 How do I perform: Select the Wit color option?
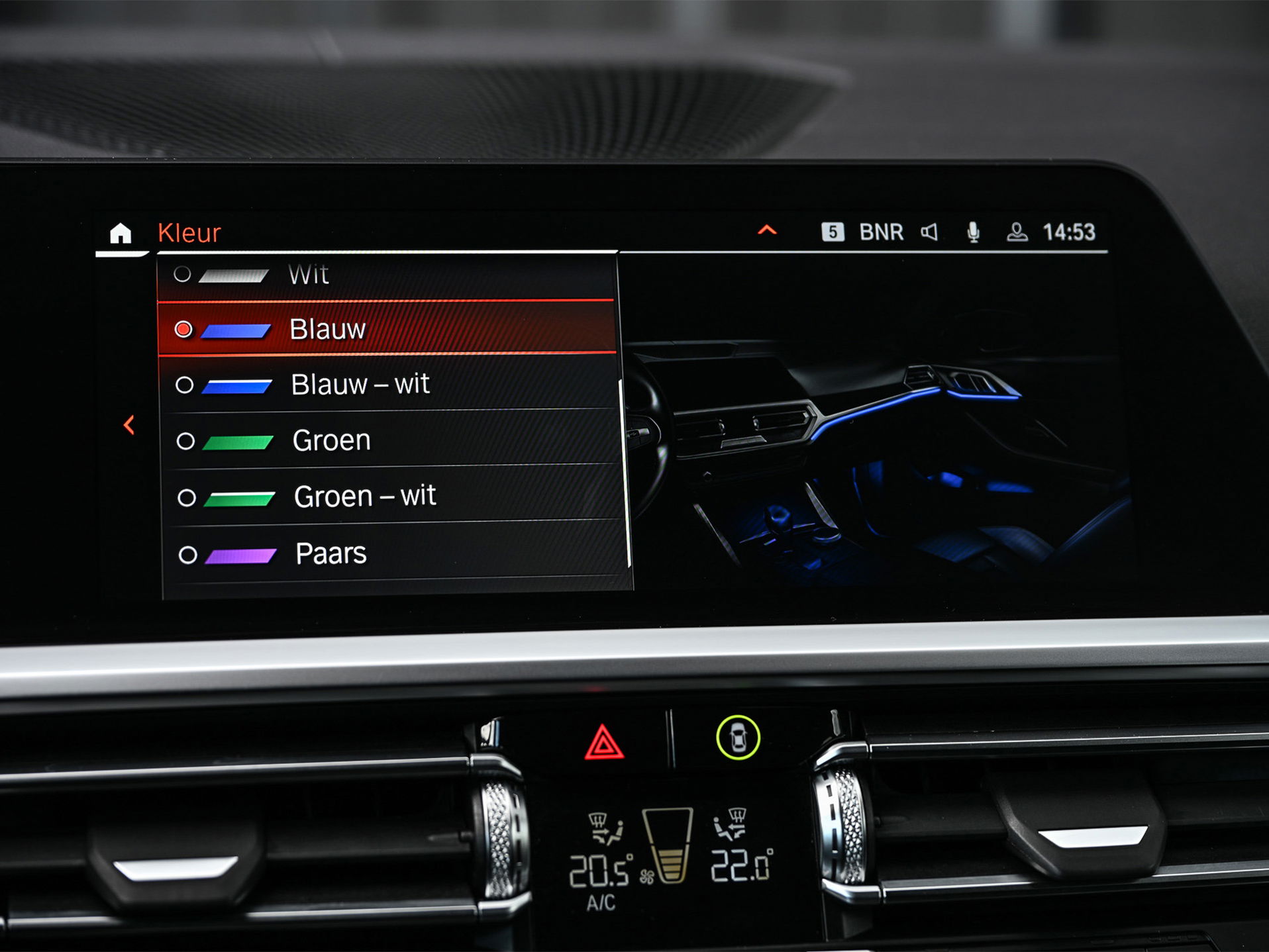pos(308,274)
